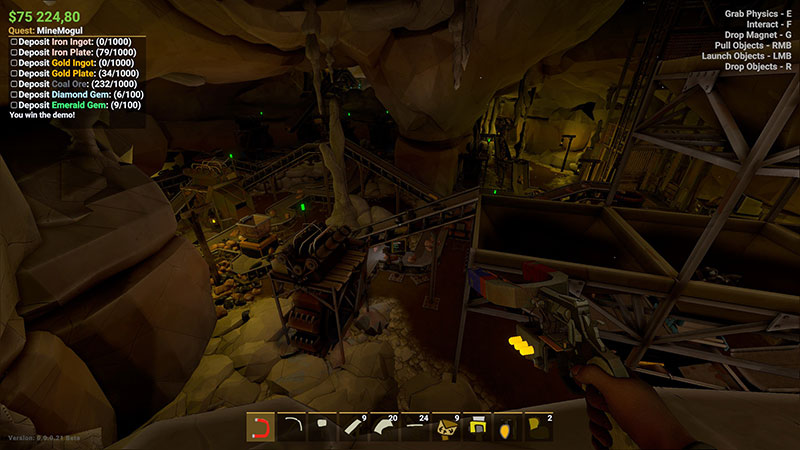The height and width of the screenshot is (450, 800).
Task: Select the red magnet tool slot
Action: coord(262,428)
